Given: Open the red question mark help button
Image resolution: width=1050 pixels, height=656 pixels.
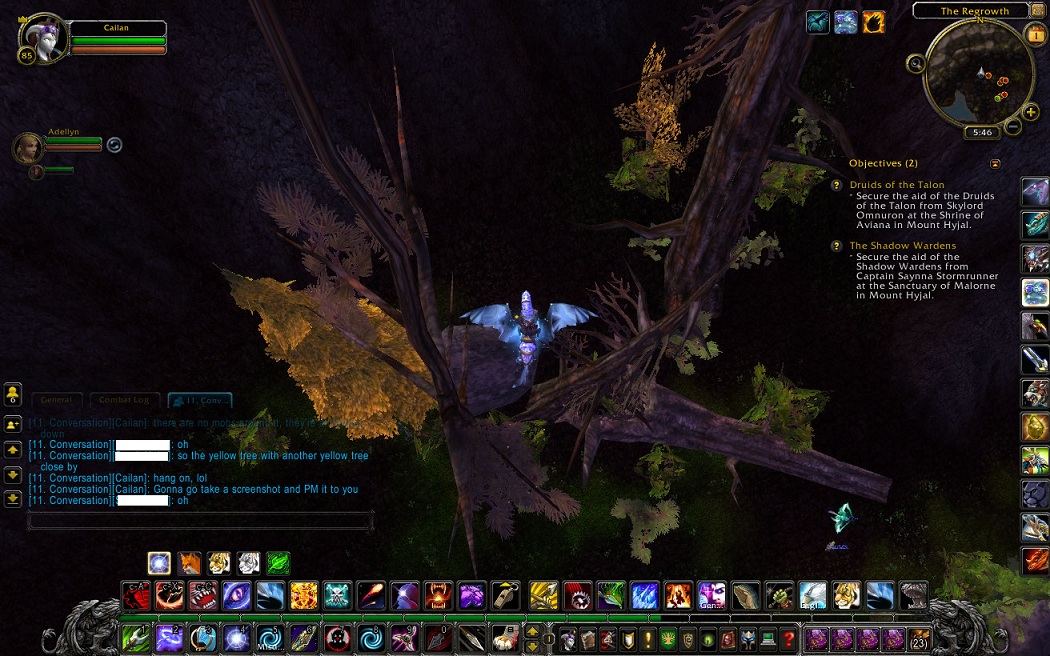Looking at the screenshot, I should [789, 638].
